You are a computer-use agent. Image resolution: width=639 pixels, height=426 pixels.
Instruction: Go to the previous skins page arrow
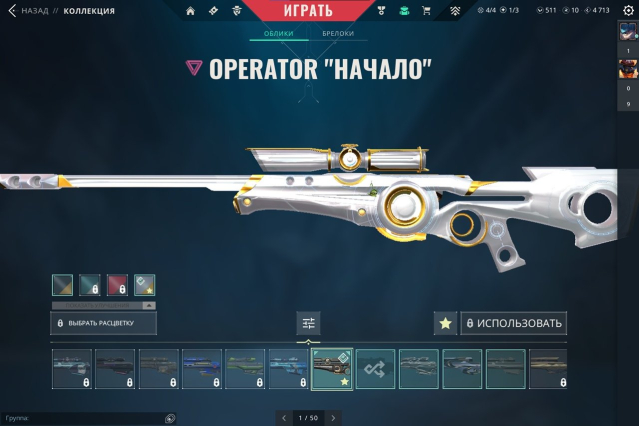coord(284,418)
